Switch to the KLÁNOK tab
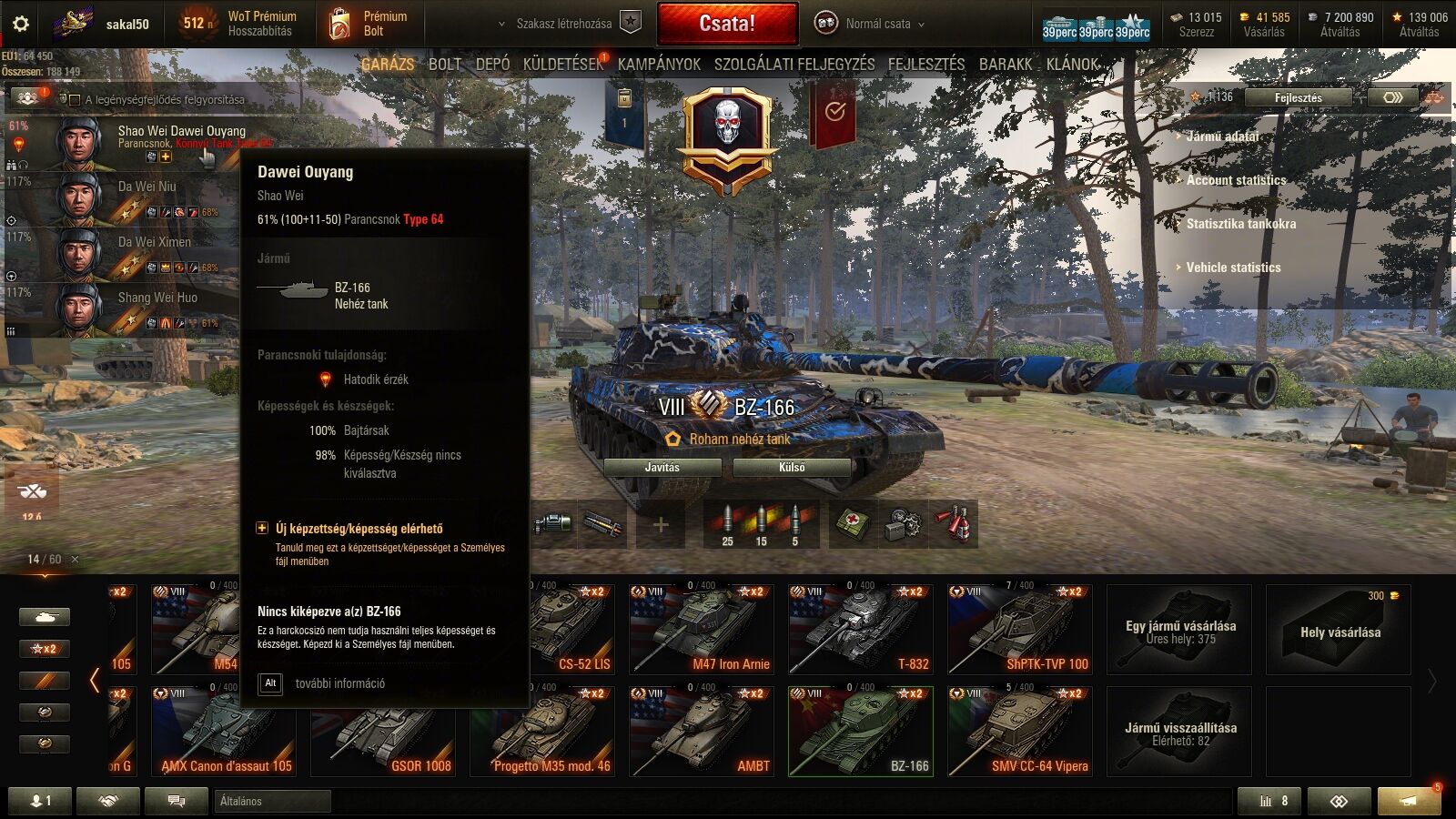The width and height of the screenshot is (1456, 819). (x=1072, y=64)
